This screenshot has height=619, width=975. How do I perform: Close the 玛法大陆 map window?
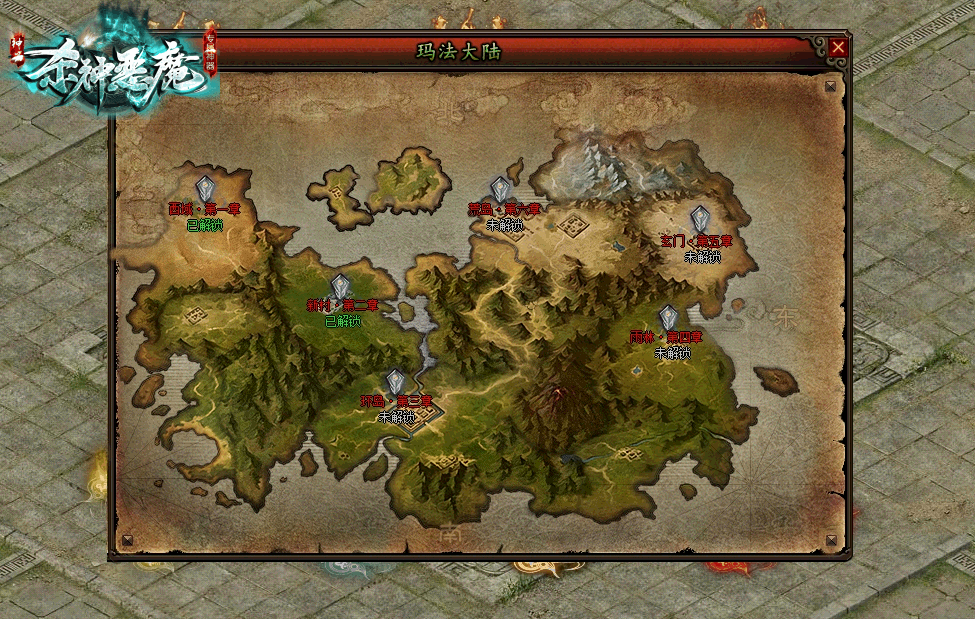[838, 47]
